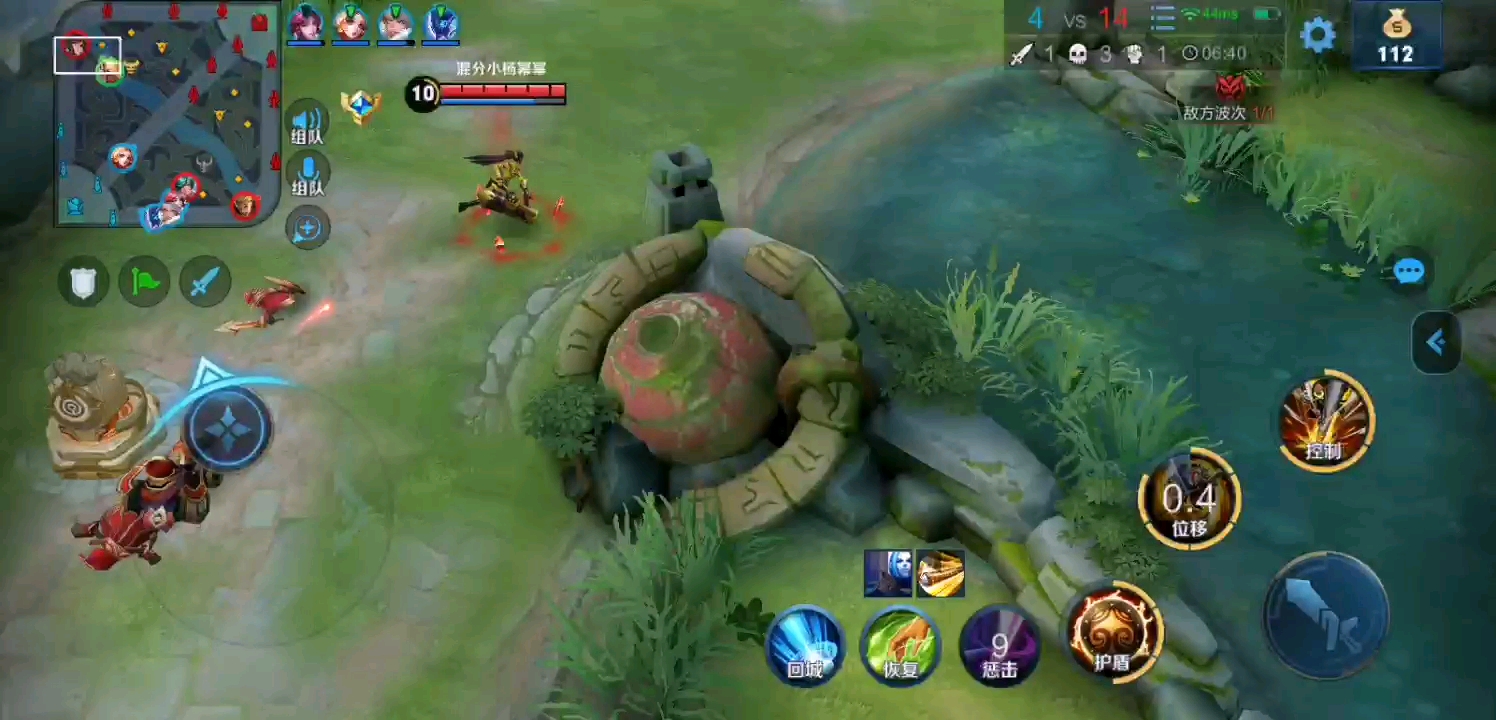
Task: Tap the basic attack button
Action: pyautogui.click(x=1325, y=614)
